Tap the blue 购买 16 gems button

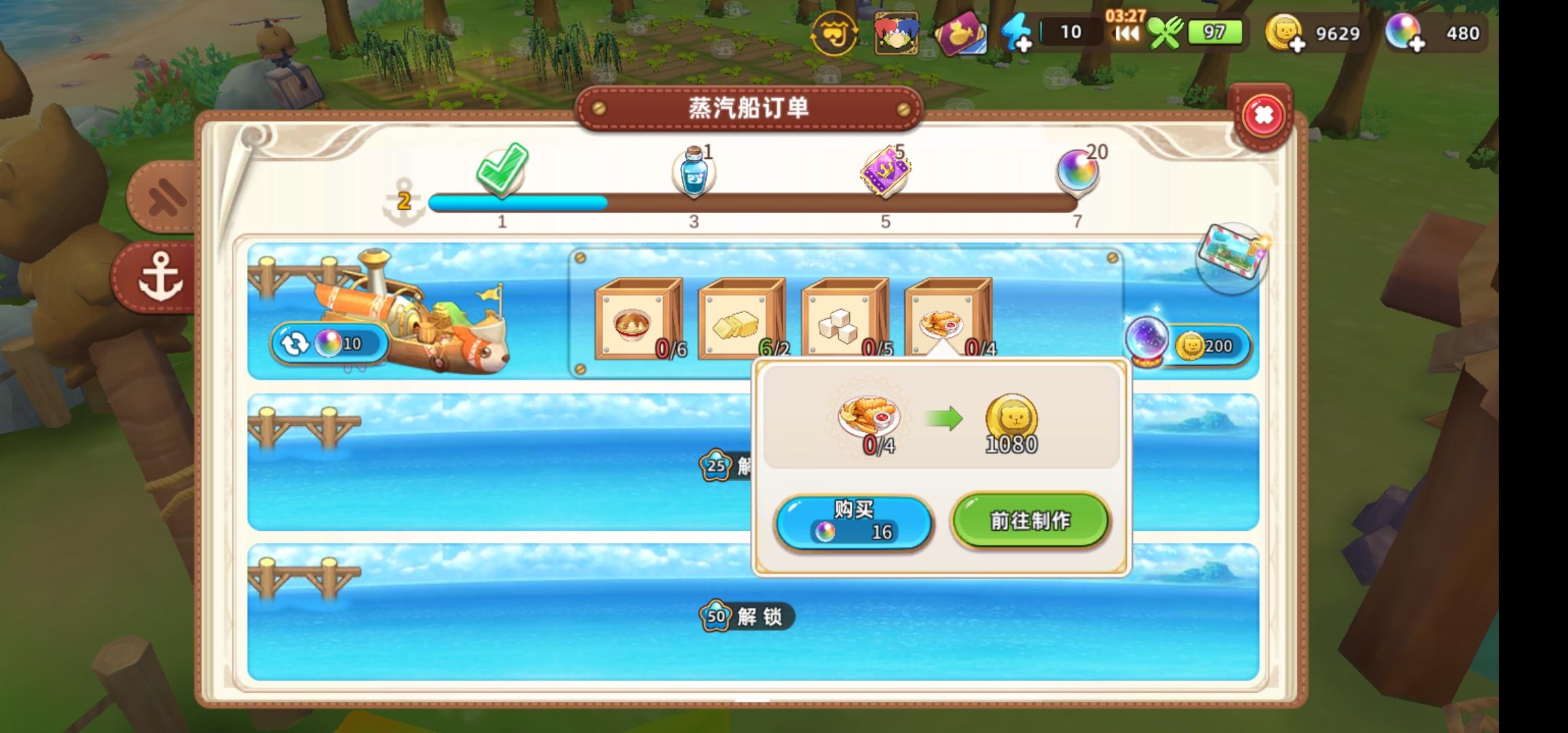coord(854,522)
